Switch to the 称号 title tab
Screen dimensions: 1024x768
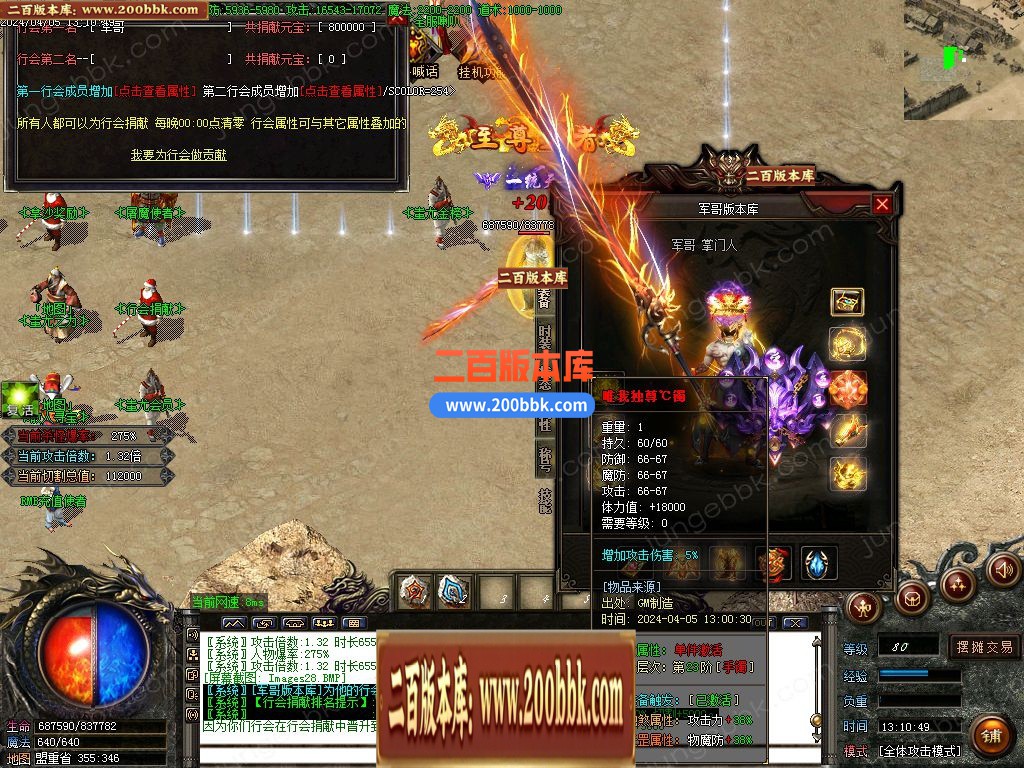pyautogui.click(x=545, y=458)
